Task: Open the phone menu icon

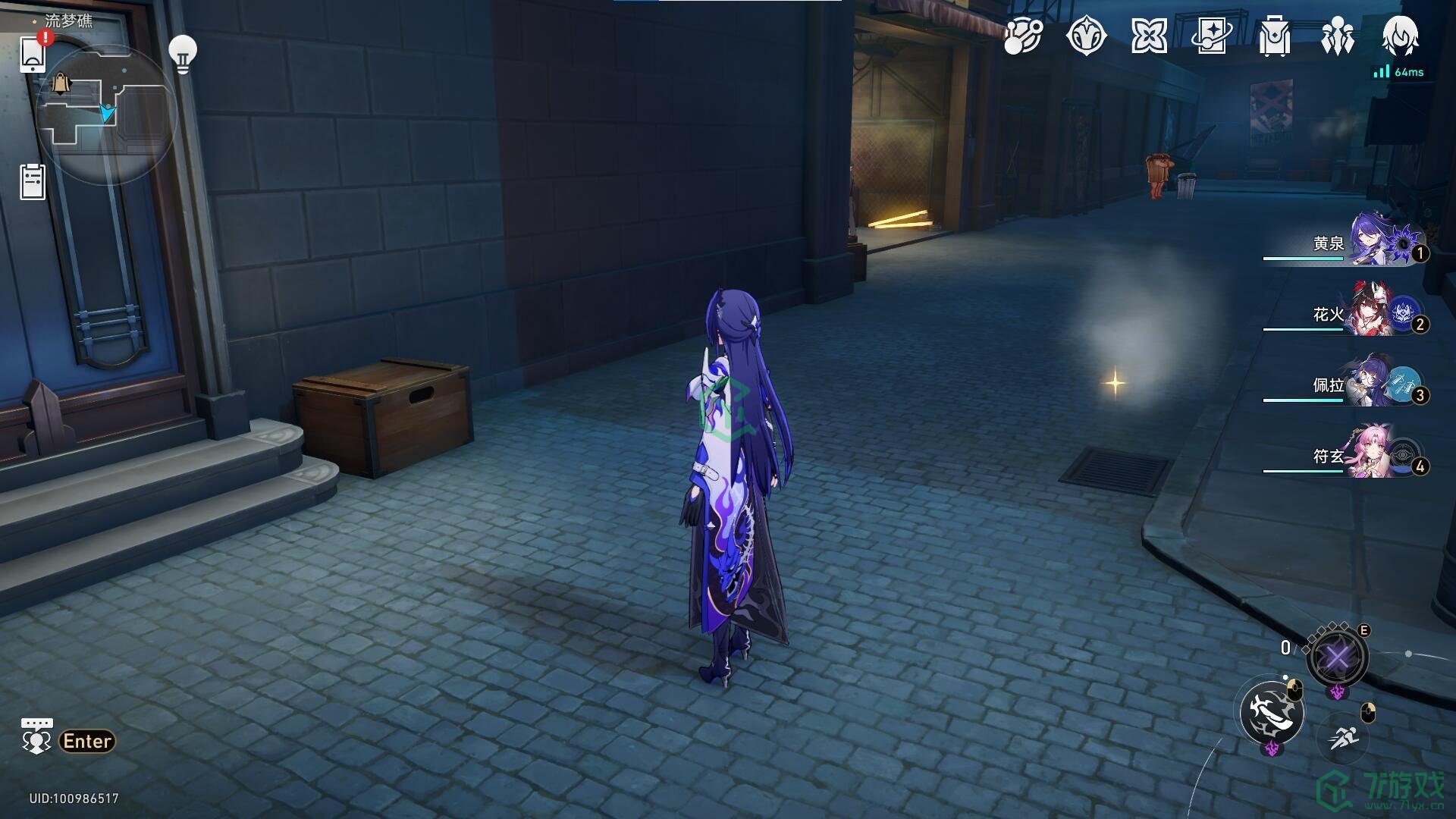Action: click(33, 53)
